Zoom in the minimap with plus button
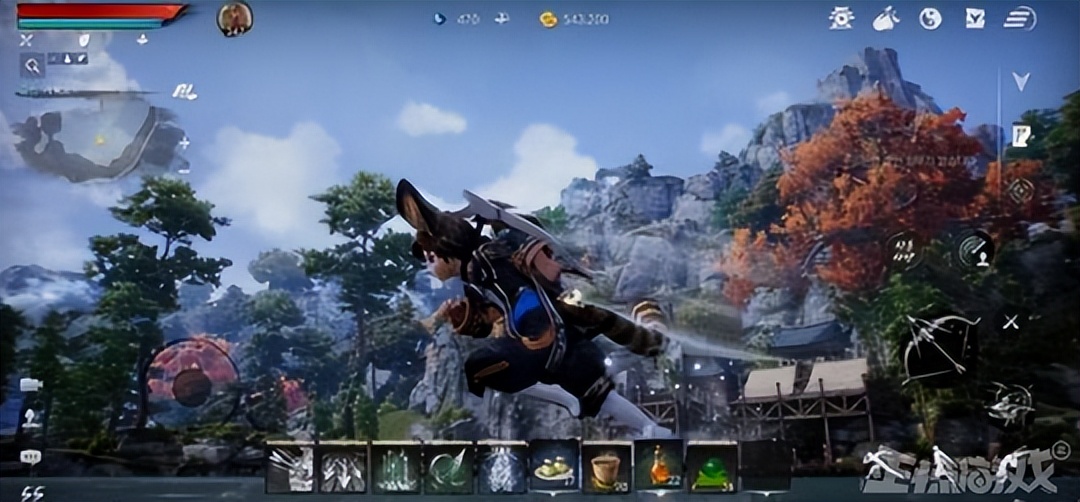 pyautogui.click(x=184, y=143)
